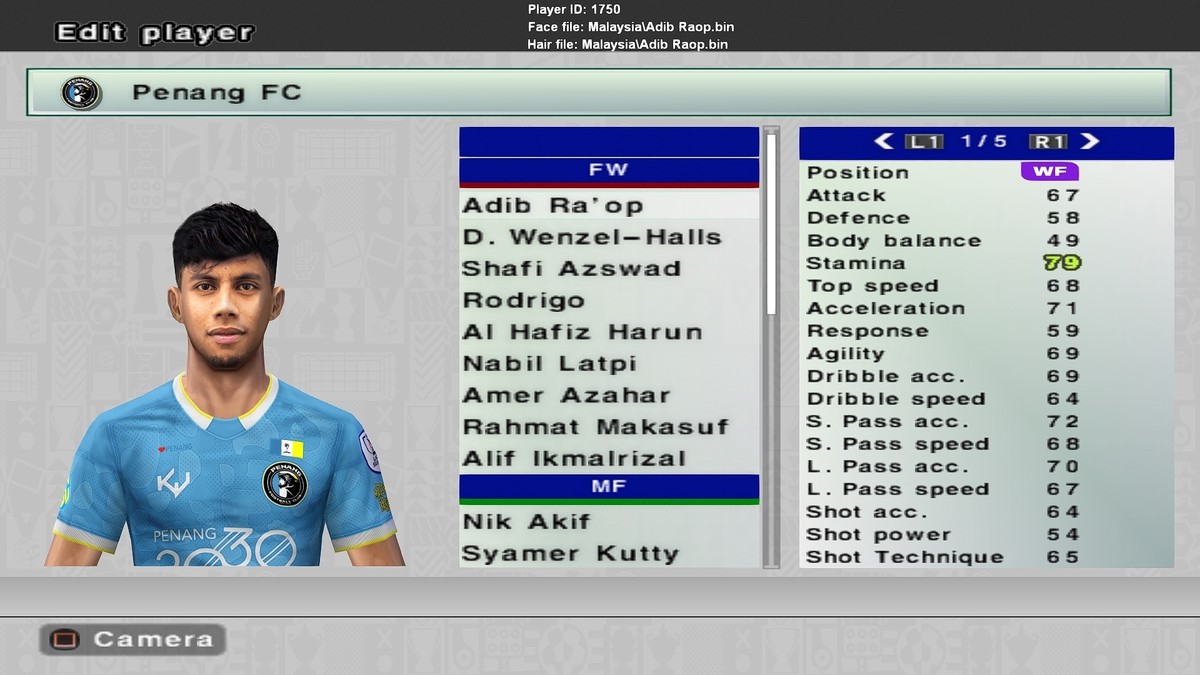
Task: Pick Rodrigo from the forwards
Action: click(523, 301)
